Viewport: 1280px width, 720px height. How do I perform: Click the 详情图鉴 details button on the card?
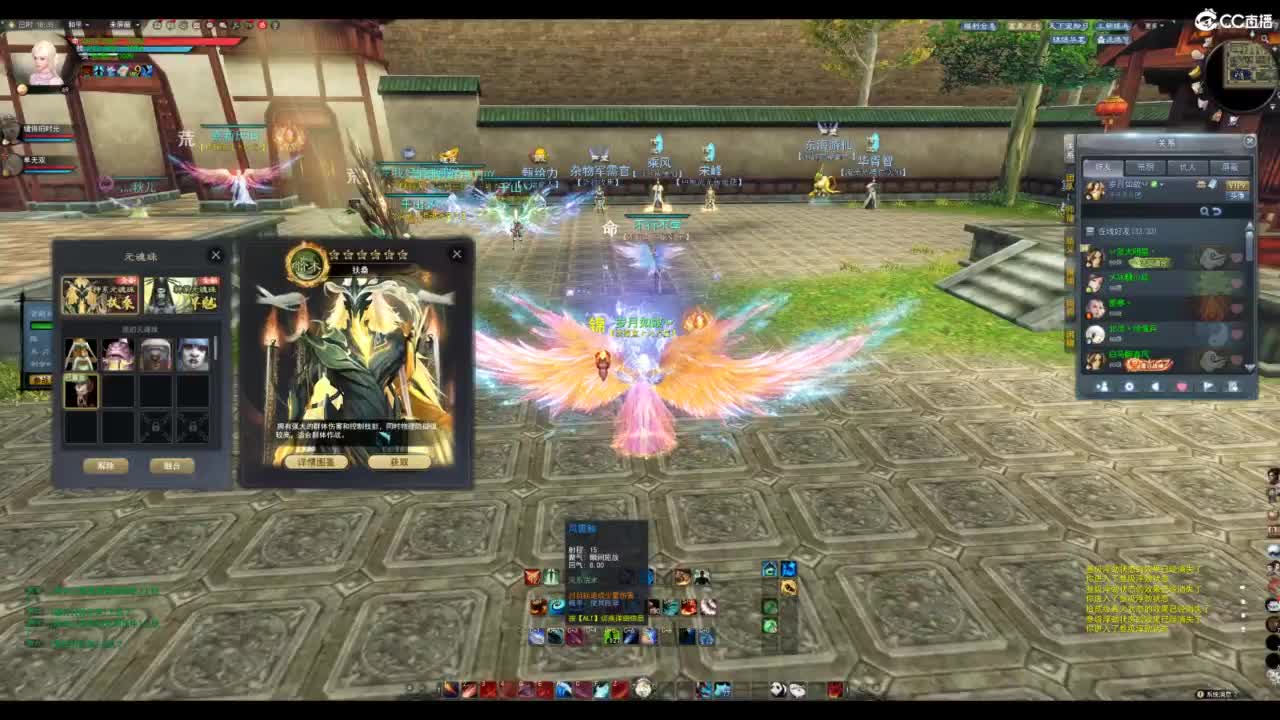coord(315,462)
